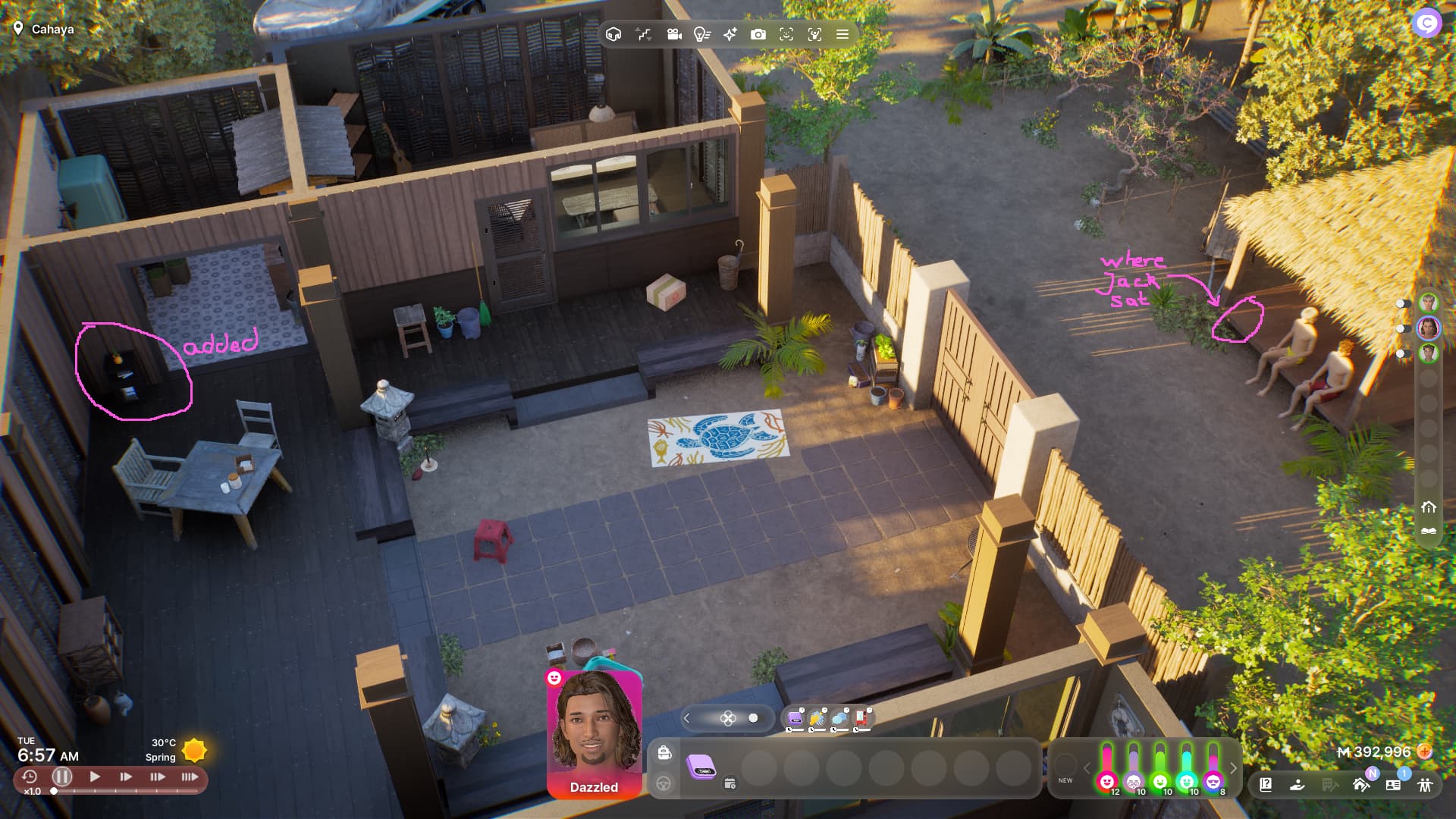Open the hamburger main menu
This screenshot has height=819, width=1456.
click(x=842, y=34)
